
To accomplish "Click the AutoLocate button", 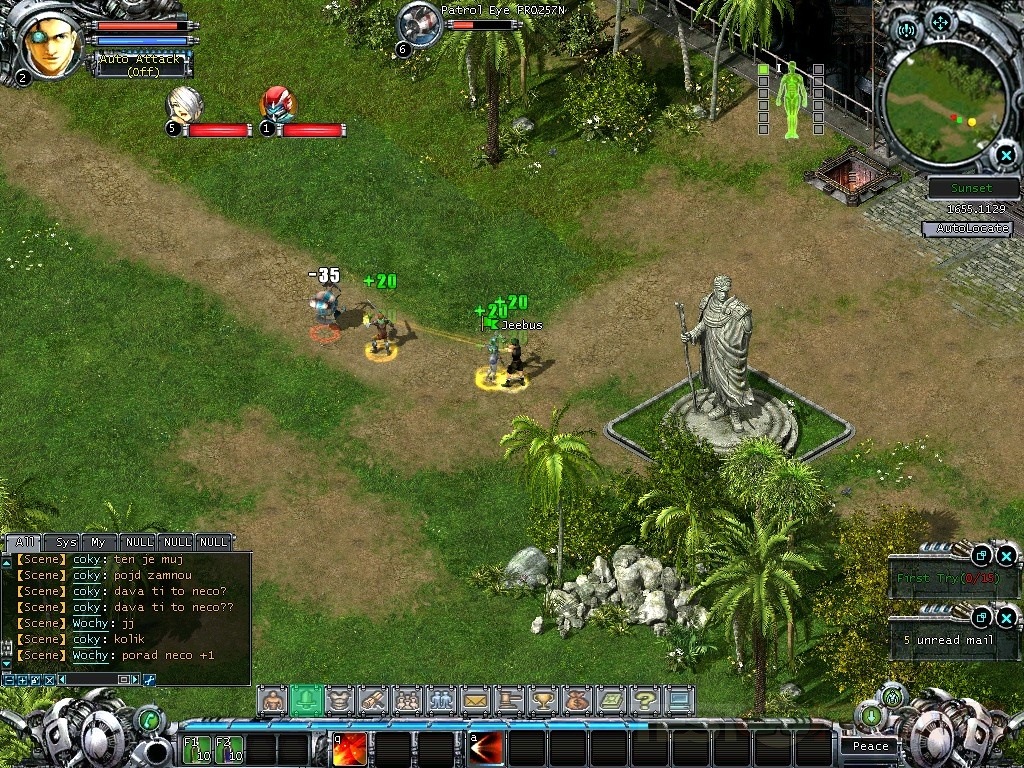I will pyautogui.click(x=967, y=229).
